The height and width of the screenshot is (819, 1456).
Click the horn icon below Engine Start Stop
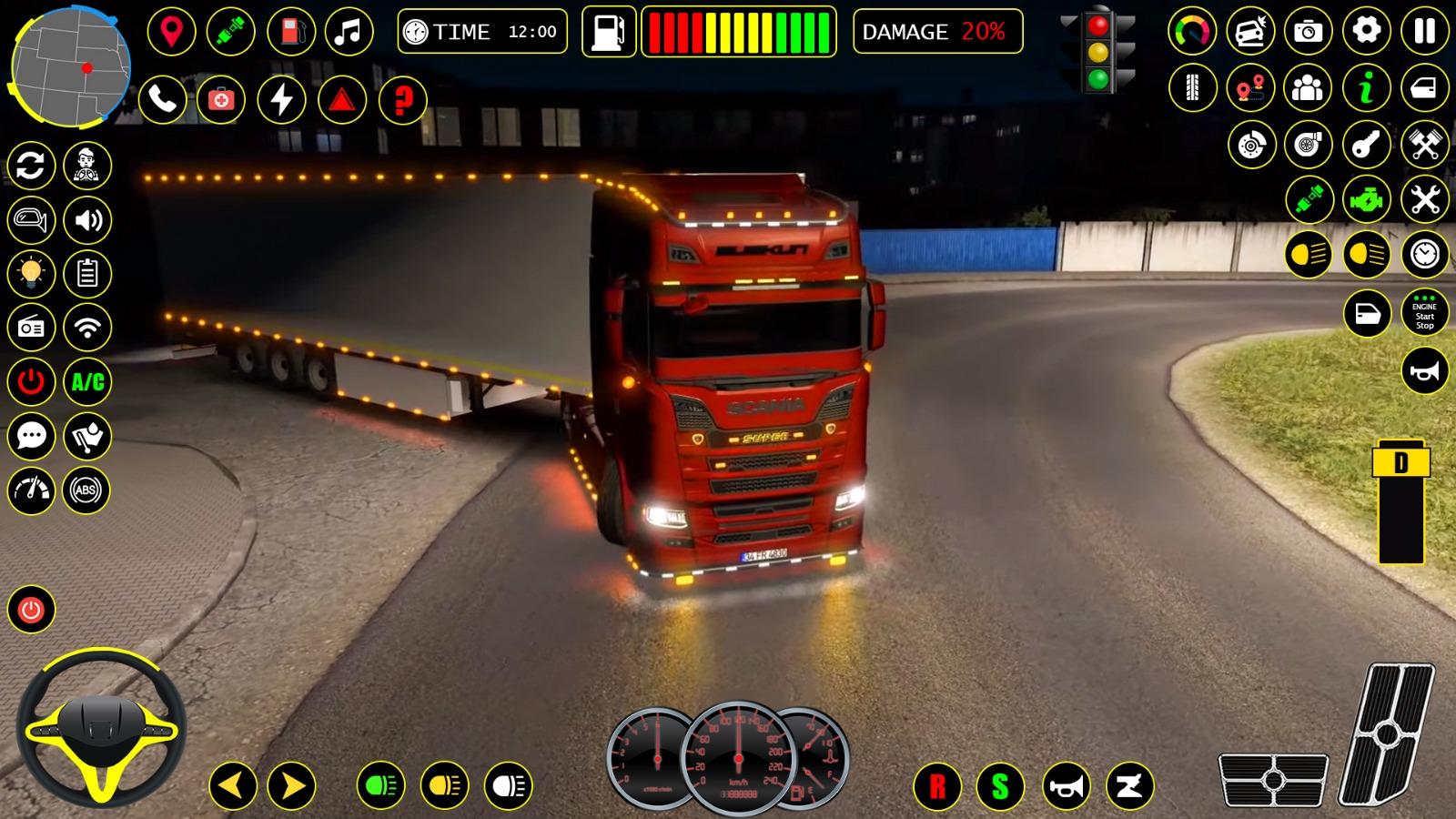point(1423,371)
